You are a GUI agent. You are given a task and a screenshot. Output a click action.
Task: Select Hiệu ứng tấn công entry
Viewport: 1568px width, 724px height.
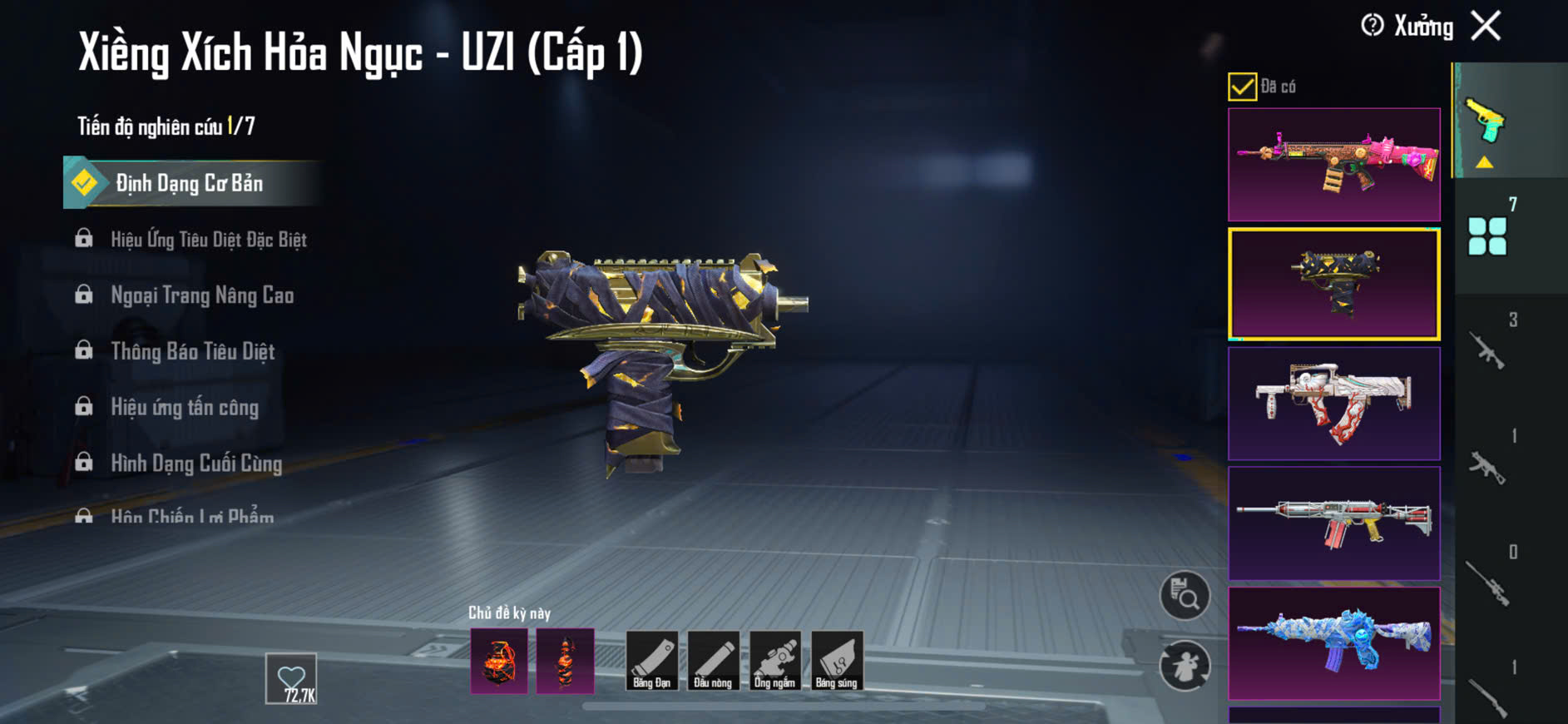click(185, 407)
